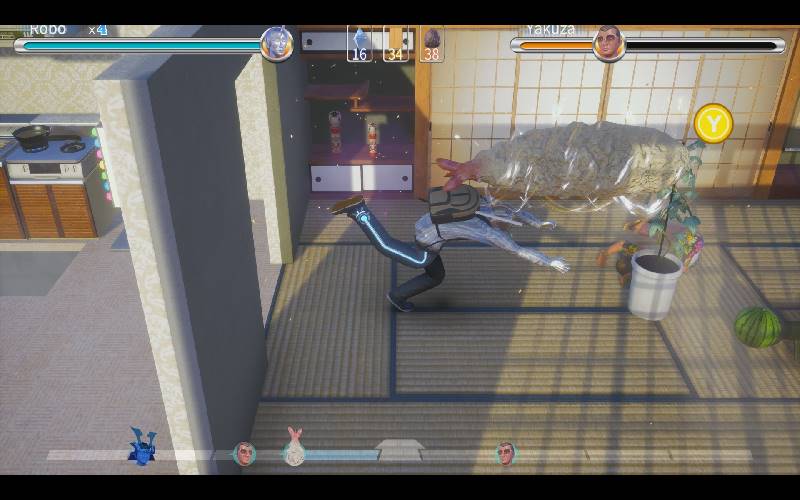Screen dimensions: 800x500
Task: Click the Robo player portrait
Action: pos(276,44)
